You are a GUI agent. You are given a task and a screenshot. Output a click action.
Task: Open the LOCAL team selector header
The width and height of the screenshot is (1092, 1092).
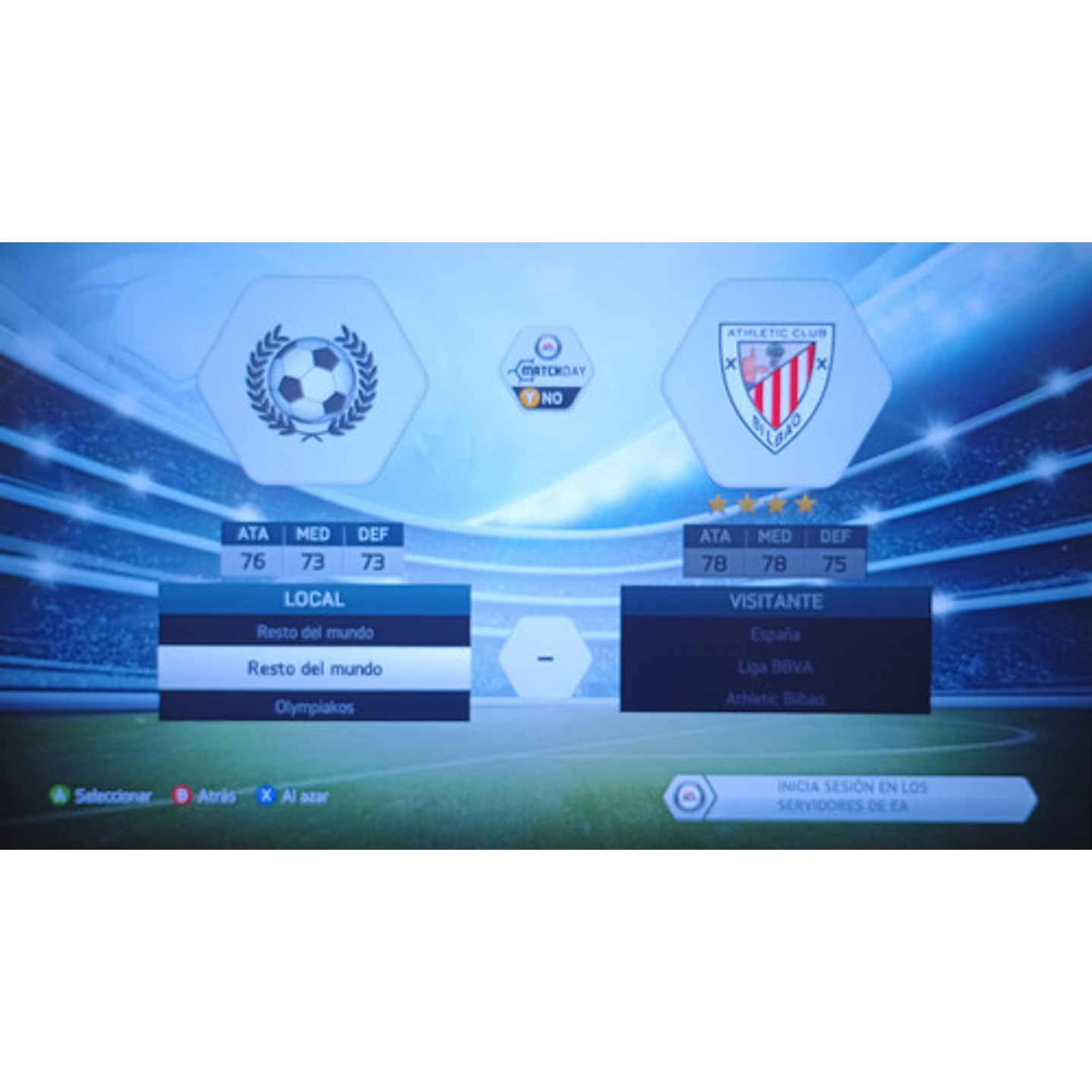click(x=314, y=599)
